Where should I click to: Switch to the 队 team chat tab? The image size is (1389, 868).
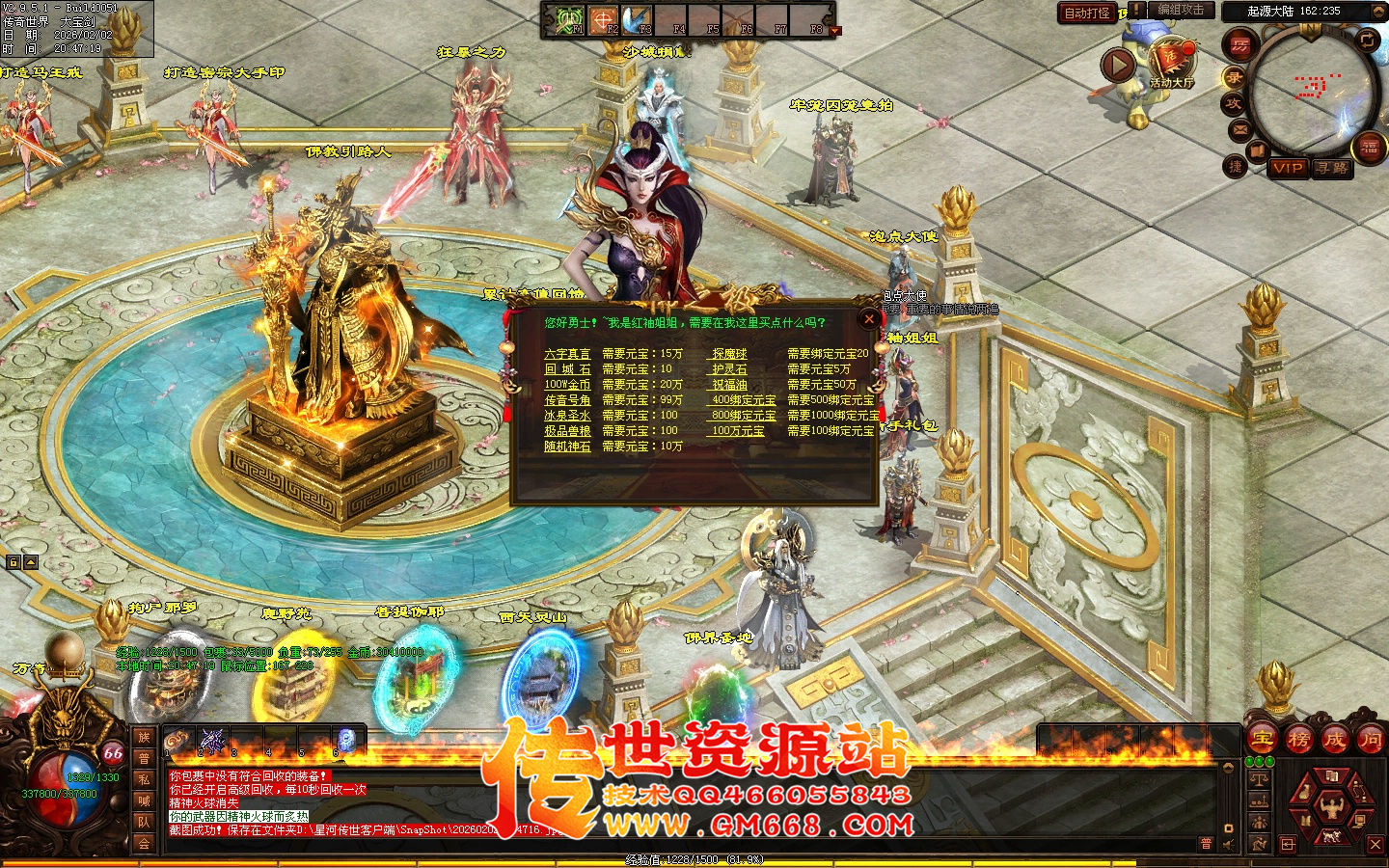[x=145, y=819]
